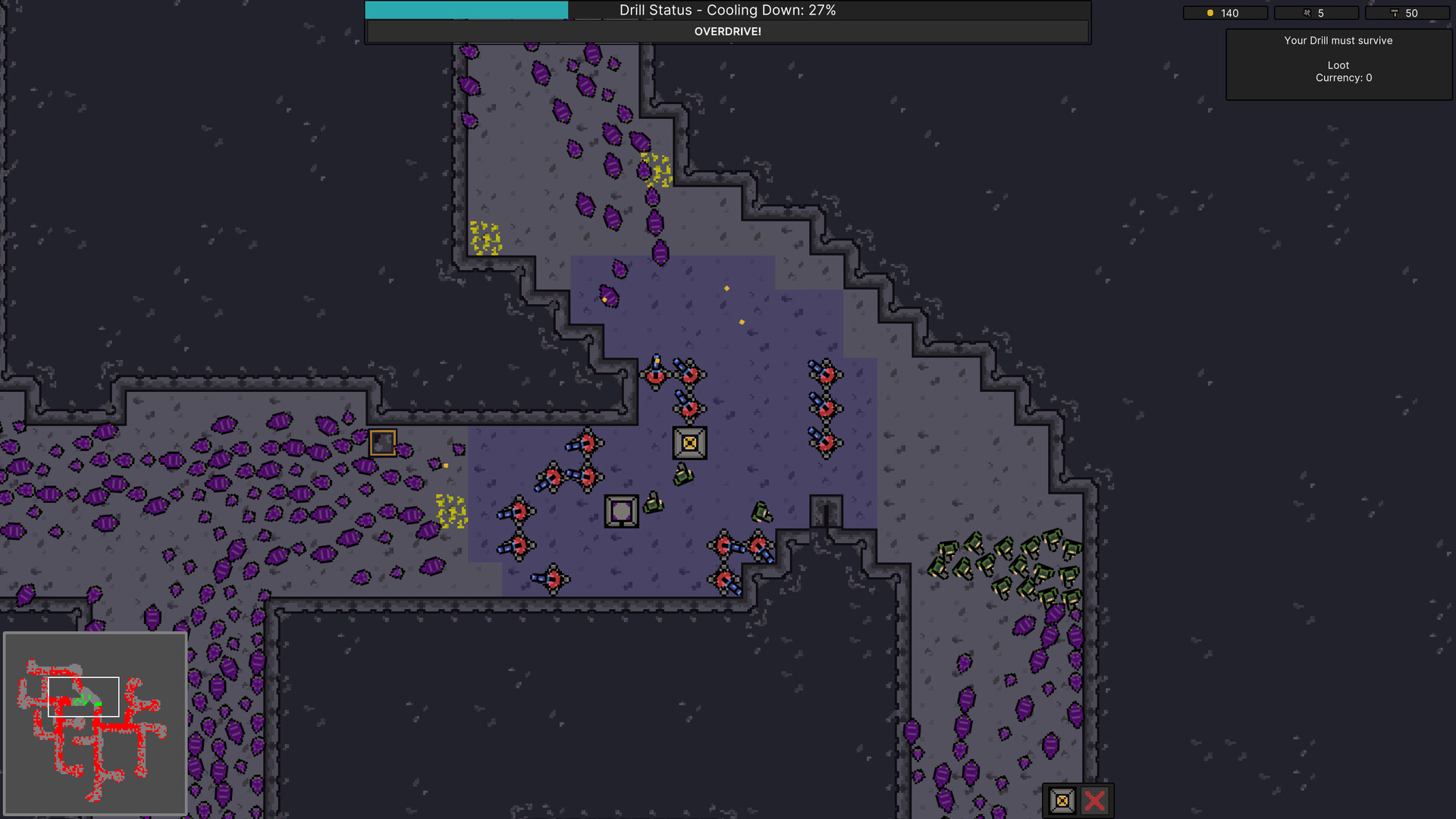Select the orange-framed chest west of the base
The width and height of the screenshot is (1456, 819).
383,441
